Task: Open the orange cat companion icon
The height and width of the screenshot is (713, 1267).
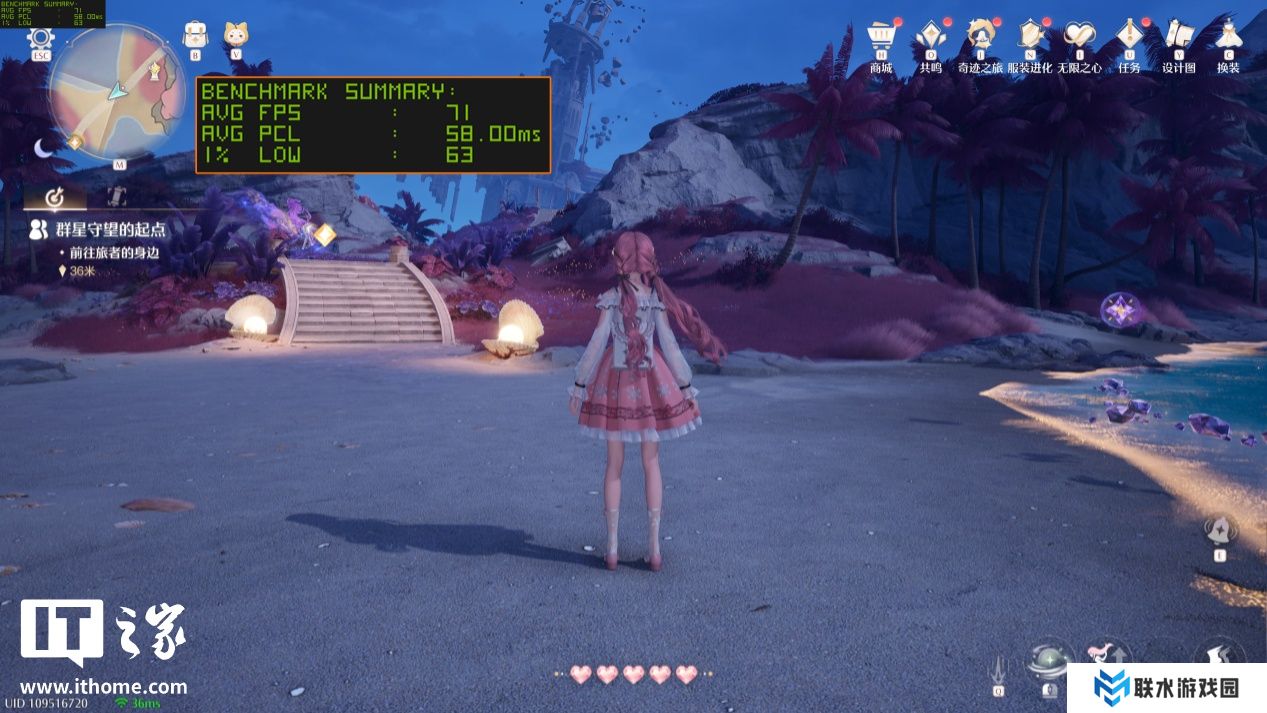Action: click(x=236, y=34)
